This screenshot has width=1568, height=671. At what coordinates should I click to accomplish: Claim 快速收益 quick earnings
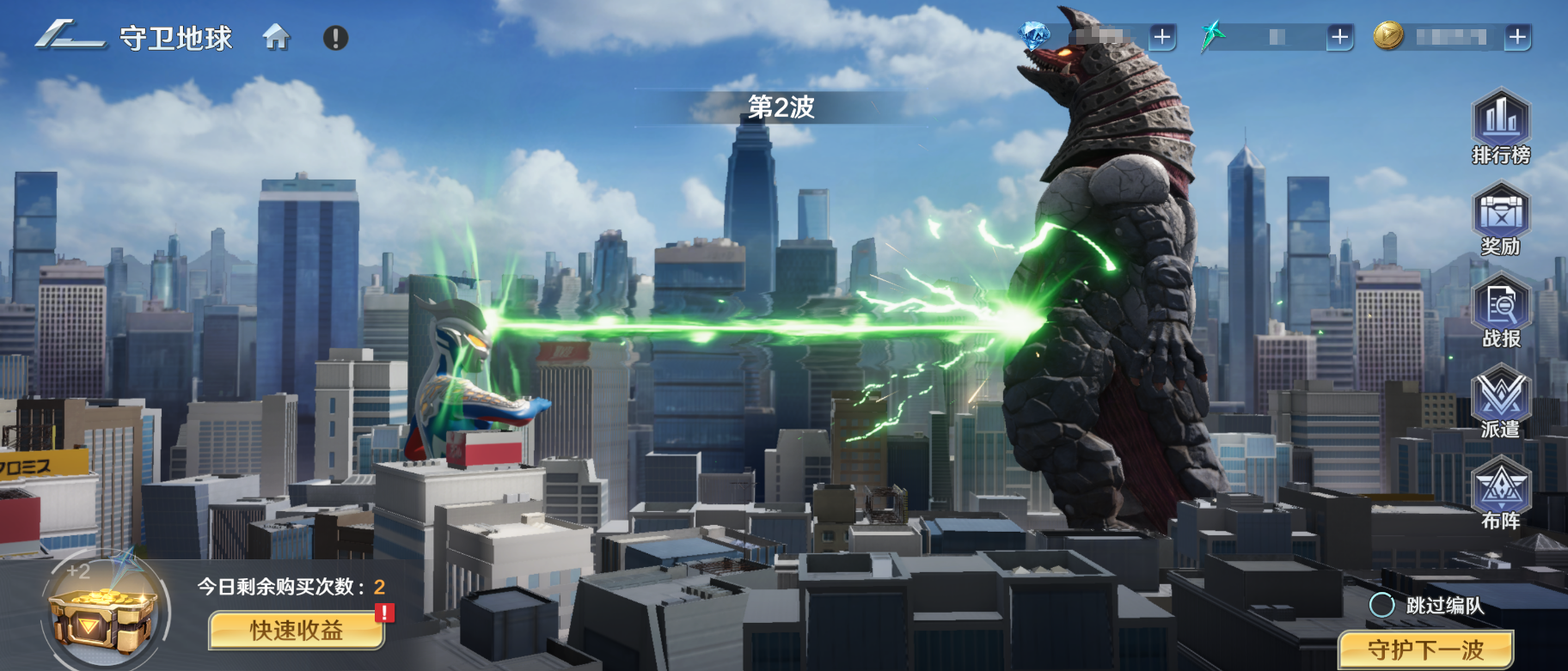tap(297, 631)
